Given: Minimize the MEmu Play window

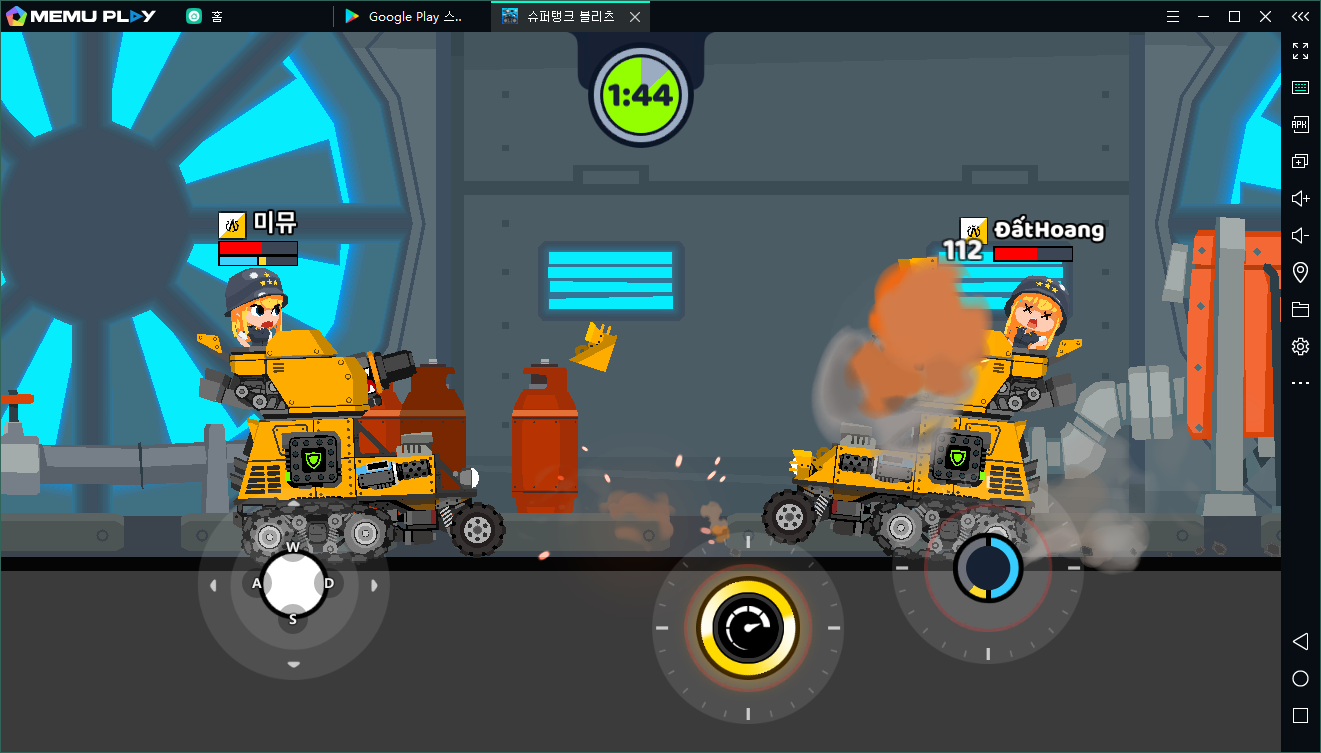Looking at the screenshot, I should [1204, 16].
